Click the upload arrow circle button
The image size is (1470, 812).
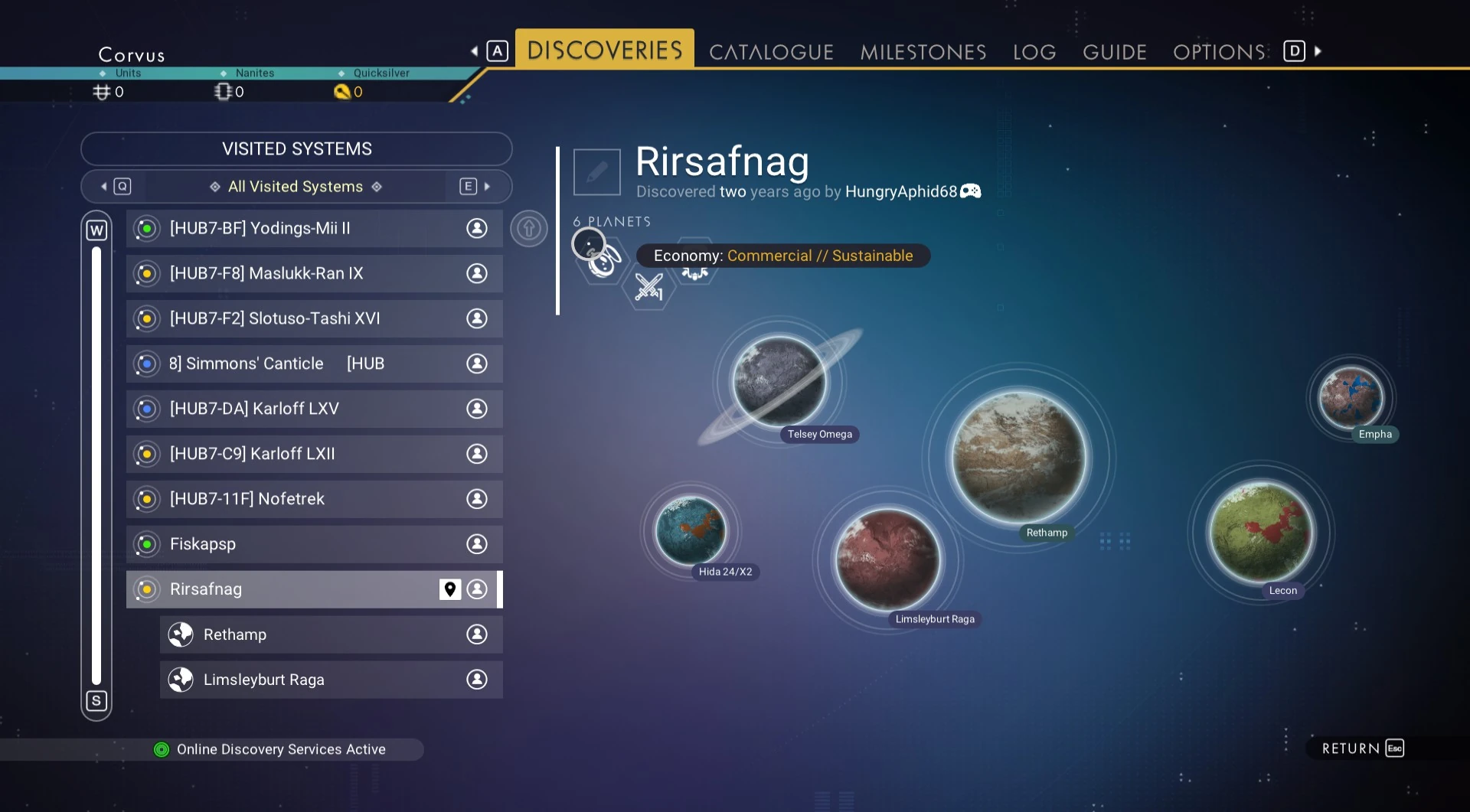tap(529, 228)
